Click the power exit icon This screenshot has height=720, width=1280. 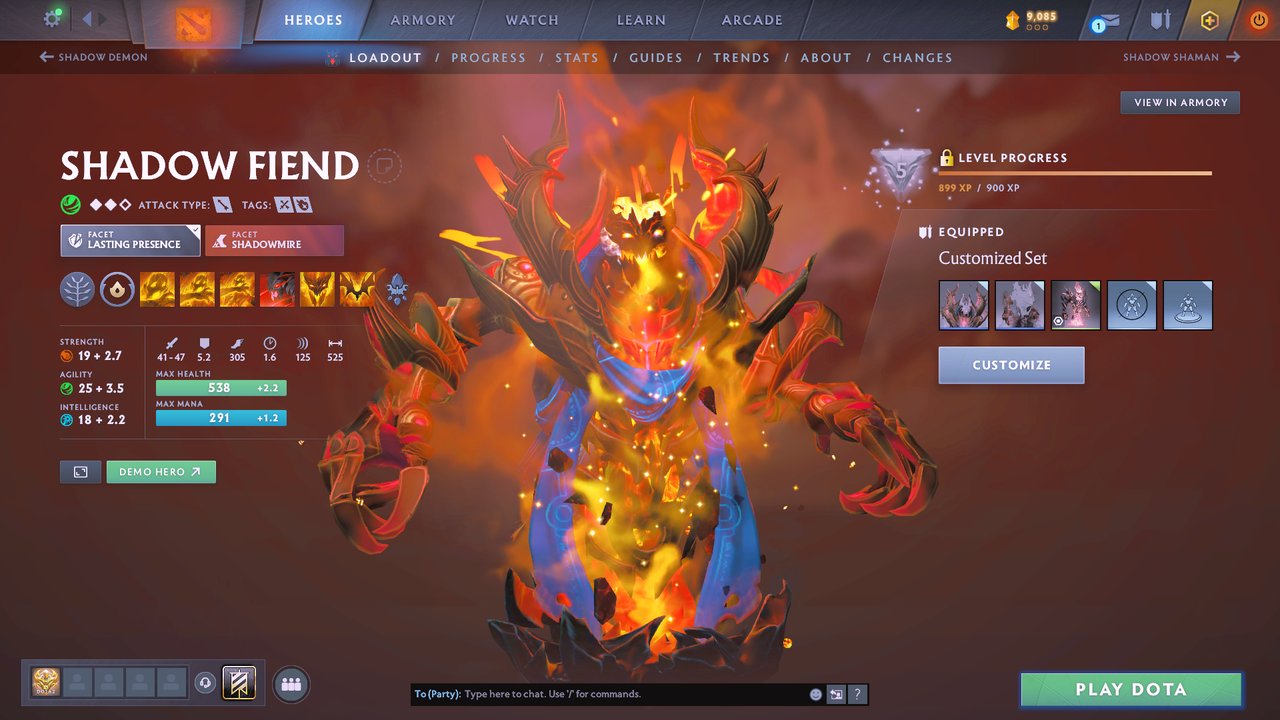tap(1258, 19)
